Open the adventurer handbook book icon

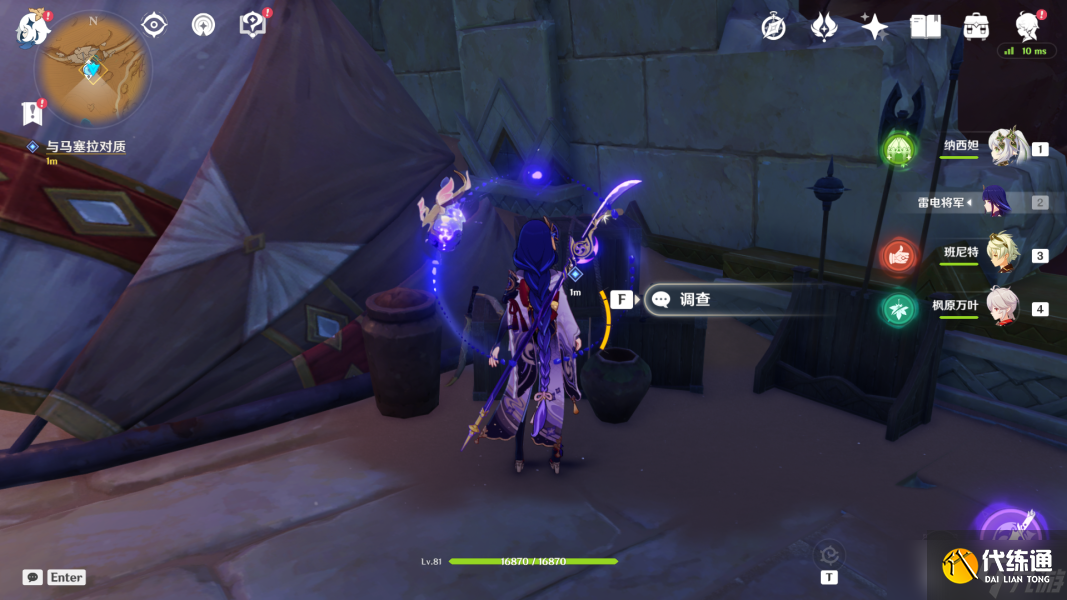tap(925, 27)
